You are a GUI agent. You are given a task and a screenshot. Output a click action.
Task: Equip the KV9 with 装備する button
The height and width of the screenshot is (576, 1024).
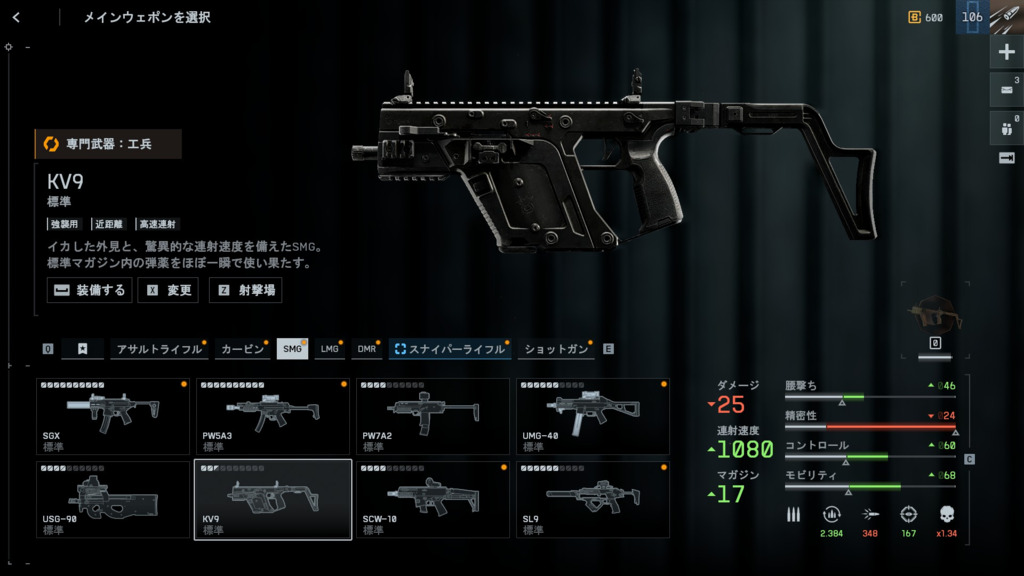point(89,290)
